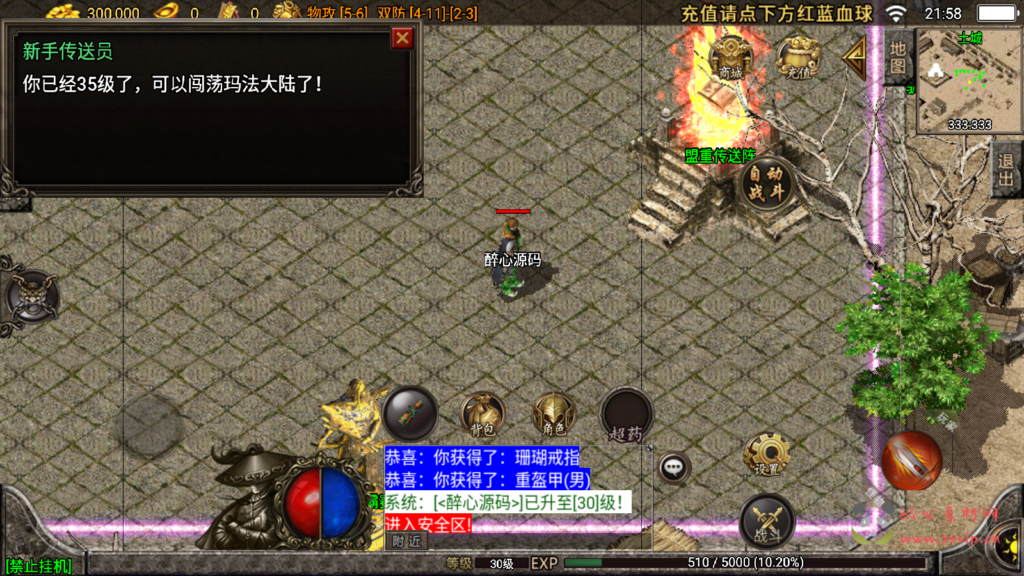
Task: Collapse the top icons with the arrow
Action: 854,57
